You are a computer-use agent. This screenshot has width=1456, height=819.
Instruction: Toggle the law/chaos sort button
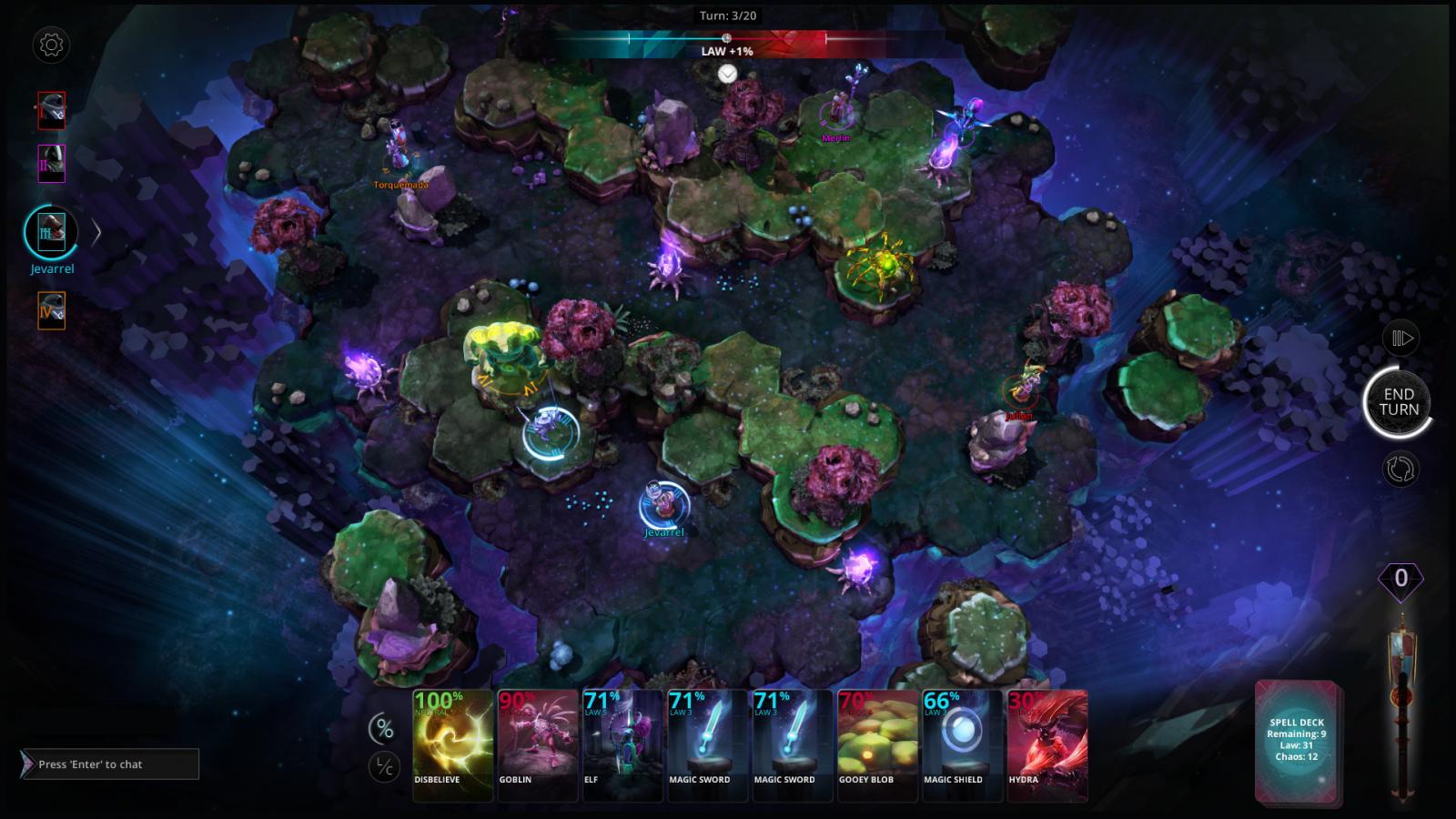tap(384, 767)
